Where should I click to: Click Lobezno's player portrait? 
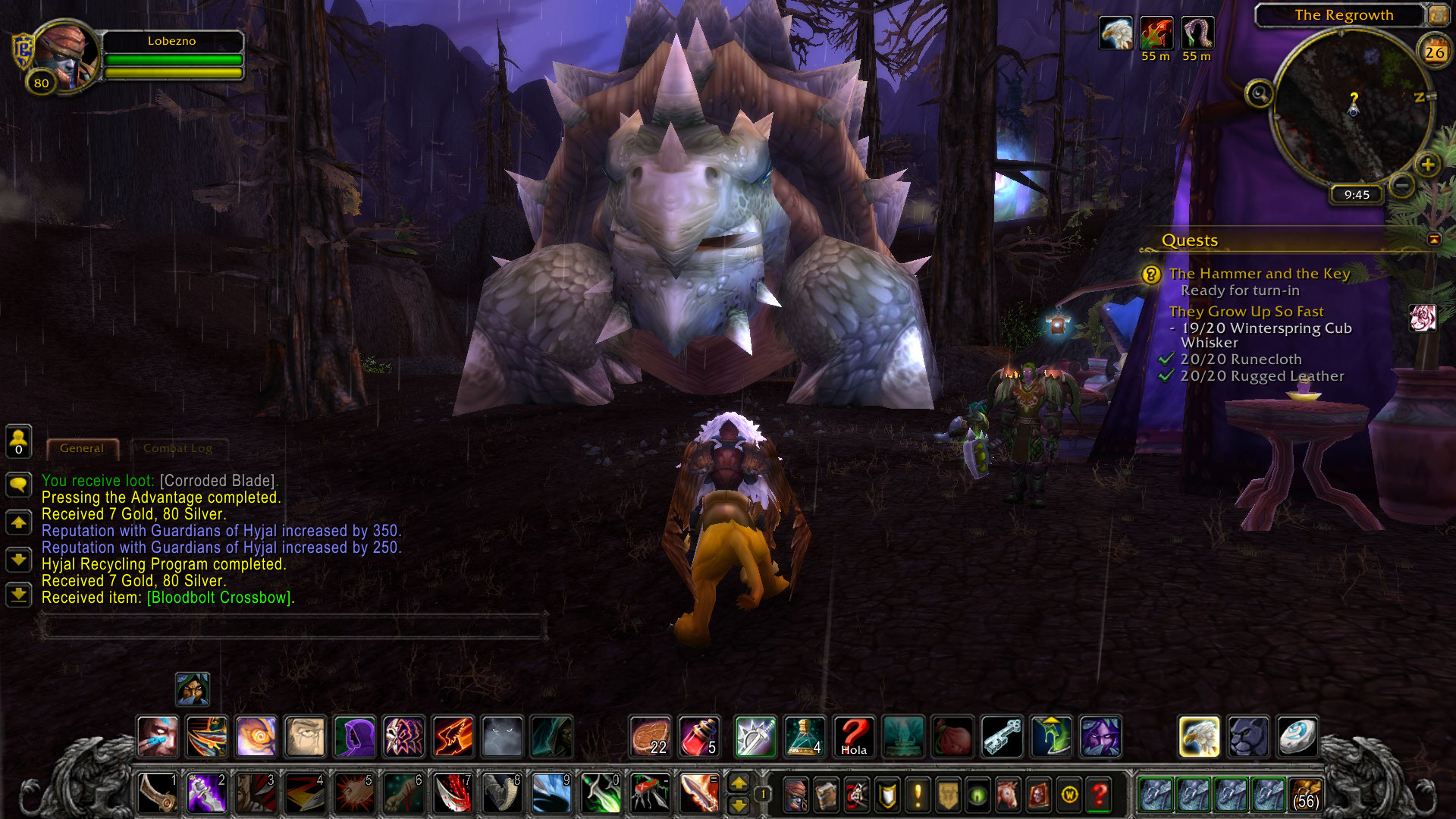click(65, 57)
